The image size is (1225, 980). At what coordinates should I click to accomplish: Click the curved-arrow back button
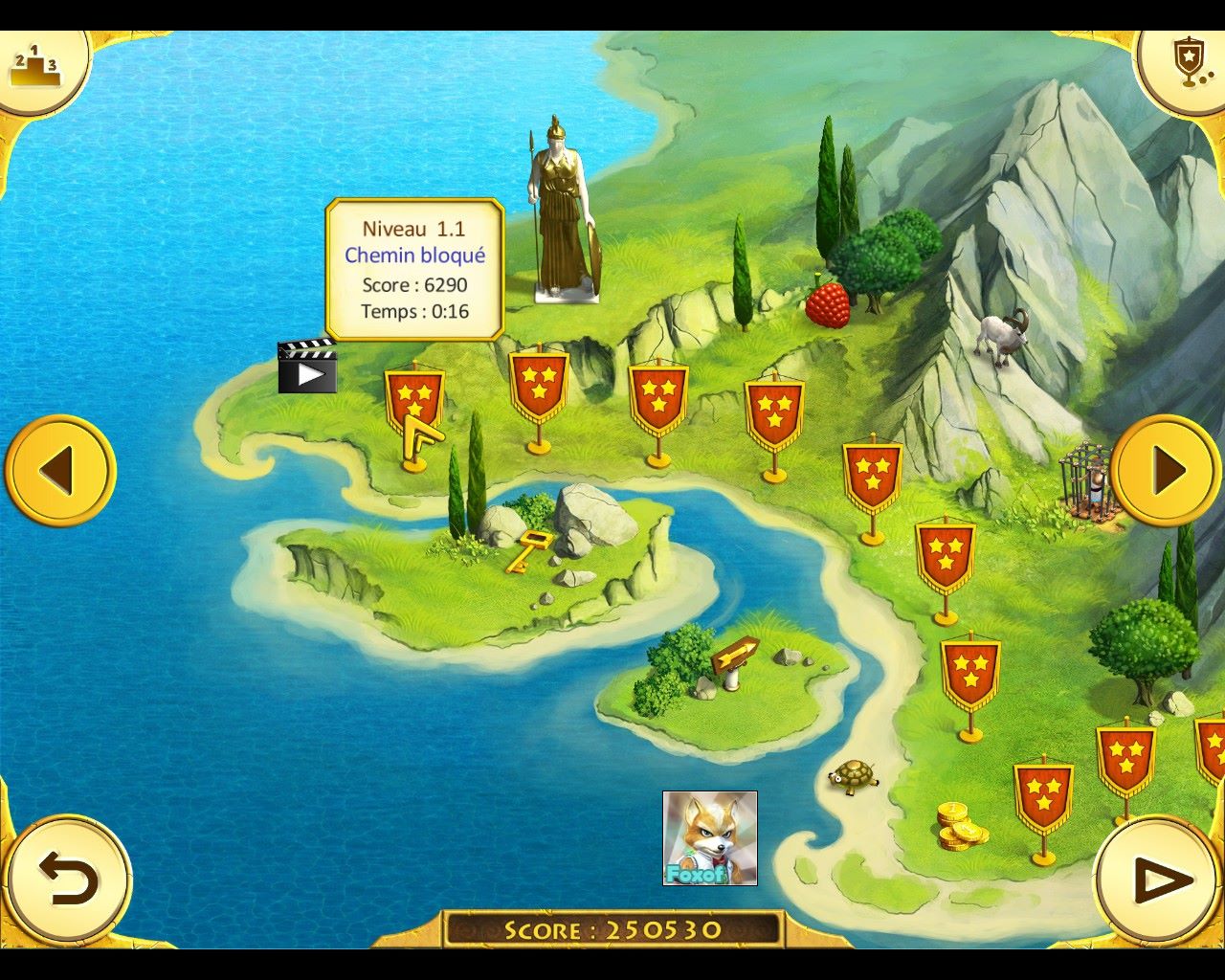point(67,879)
